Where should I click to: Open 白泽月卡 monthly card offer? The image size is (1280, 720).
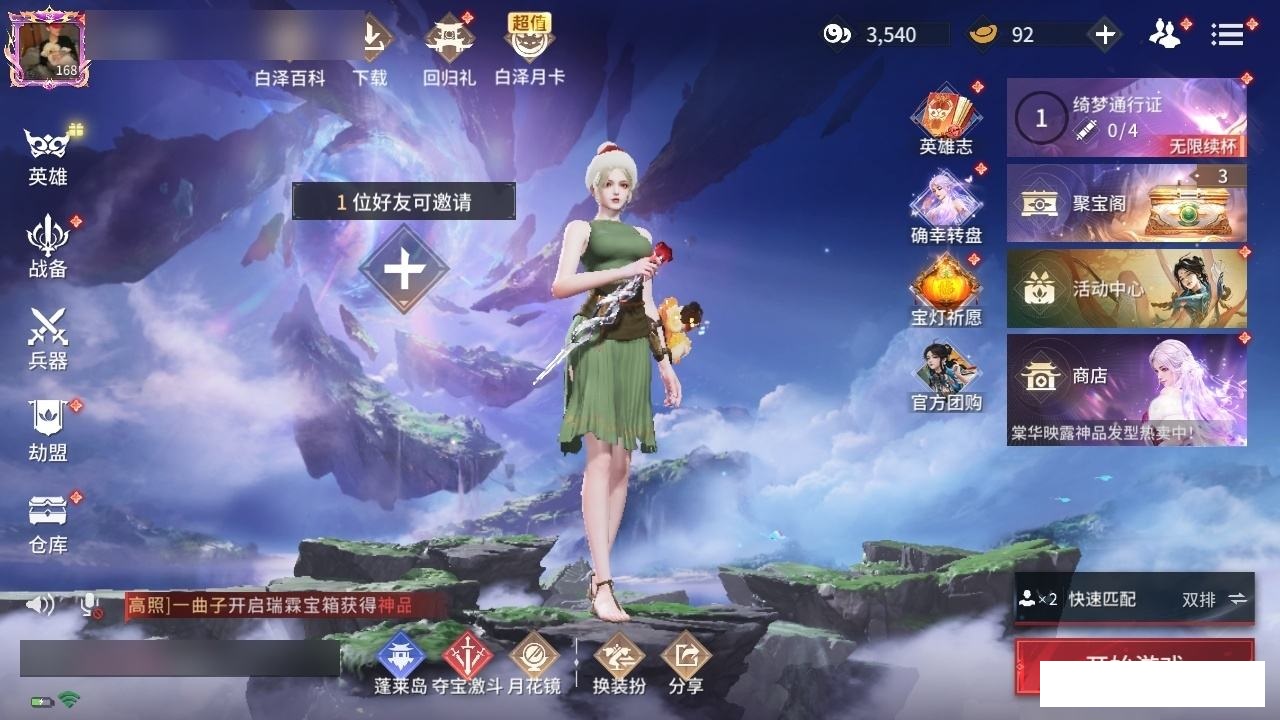click(x=529, y=50)
